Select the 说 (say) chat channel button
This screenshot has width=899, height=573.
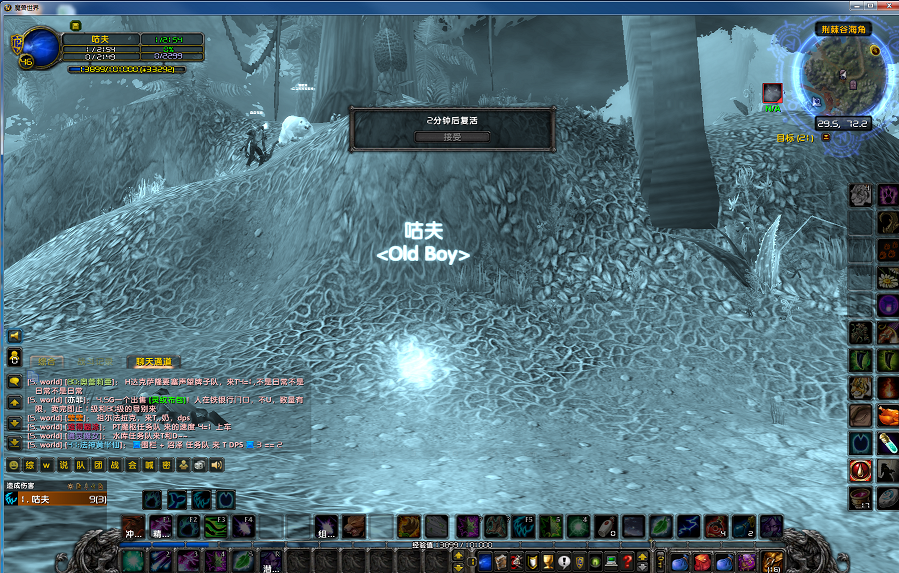click(64, 465)
